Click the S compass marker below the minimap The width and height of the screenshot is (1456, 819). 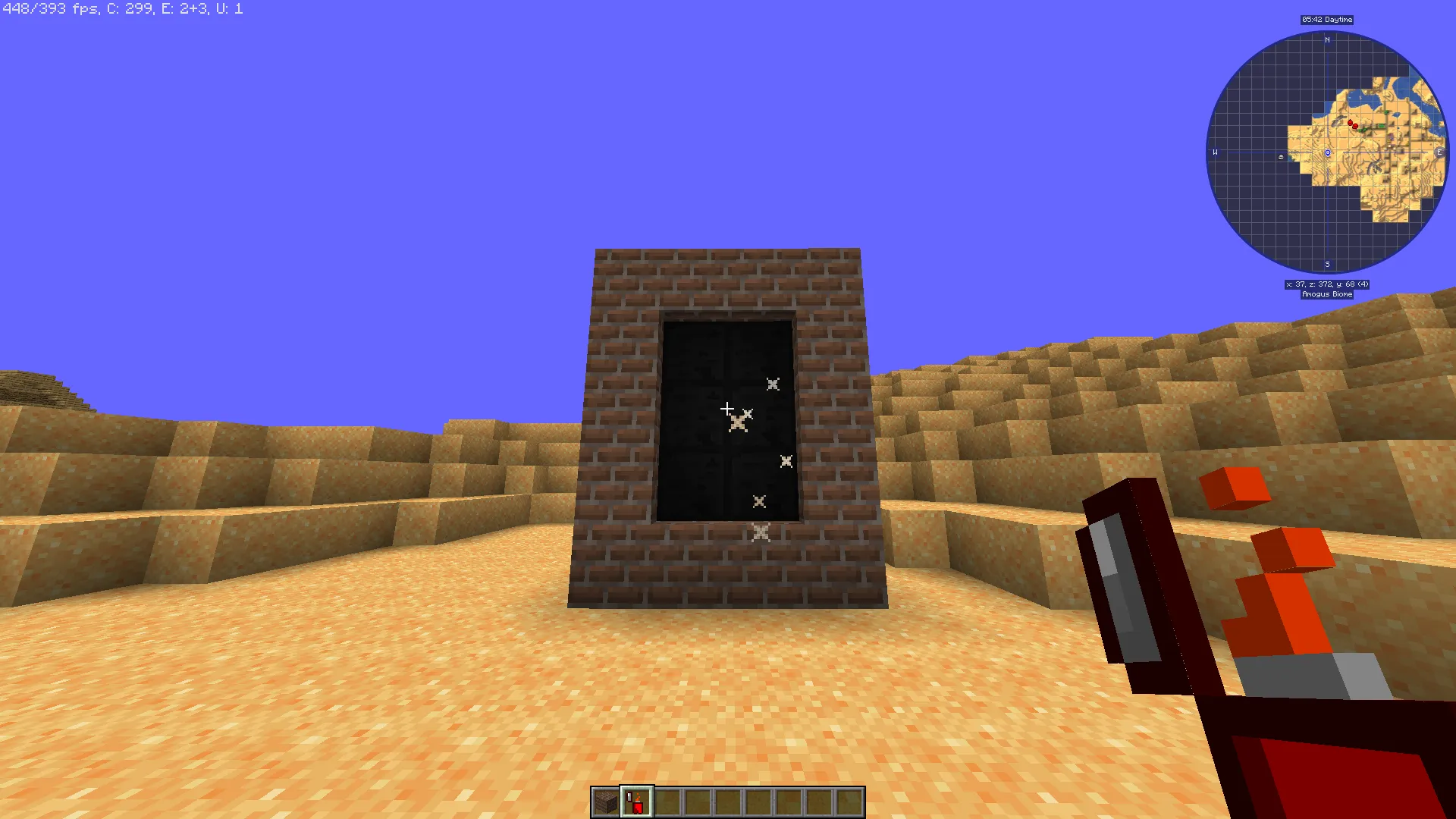tap(1327, 265)
